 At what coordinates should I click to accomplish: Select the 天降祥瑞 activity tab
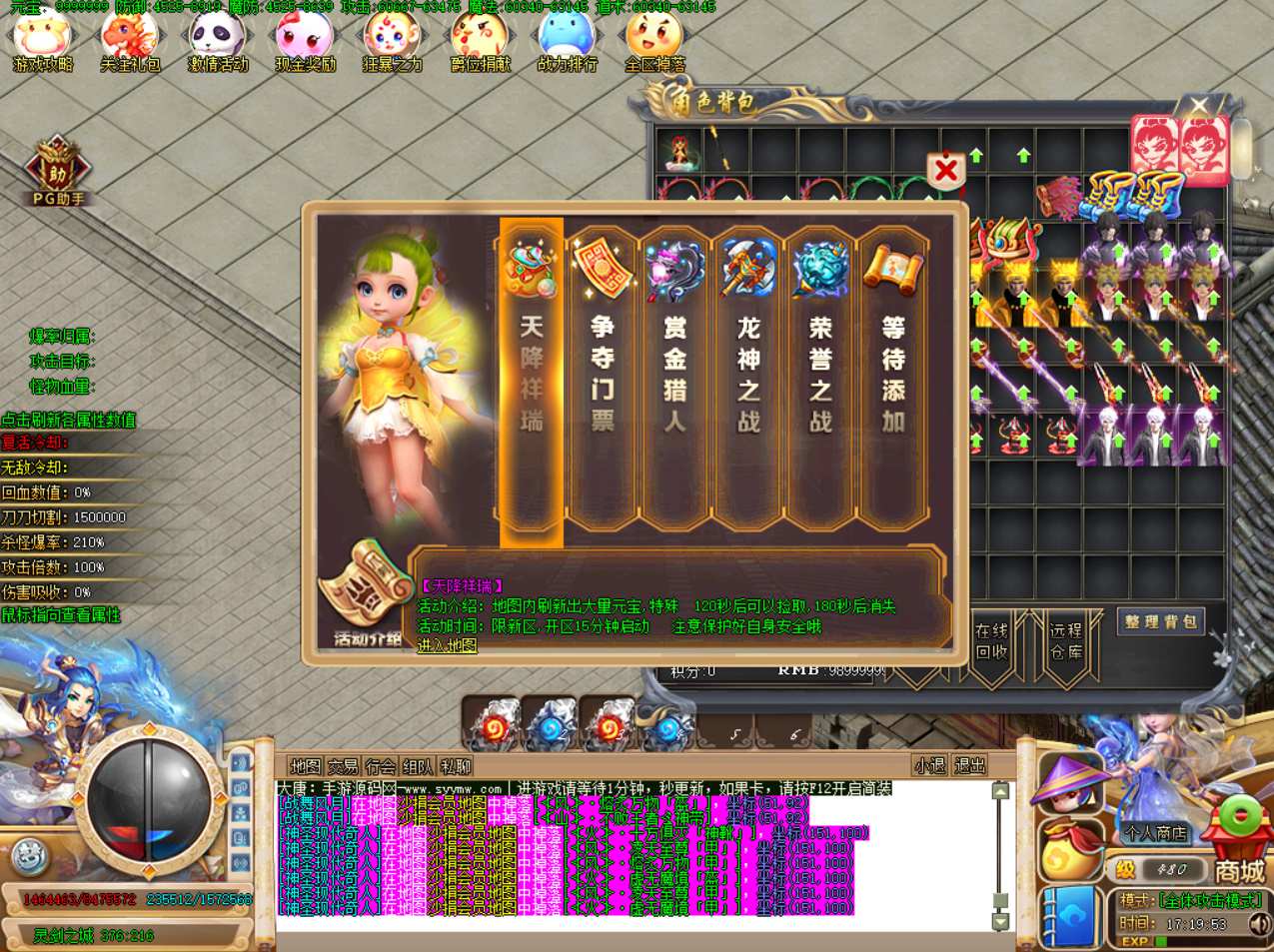tap(532, 376)
